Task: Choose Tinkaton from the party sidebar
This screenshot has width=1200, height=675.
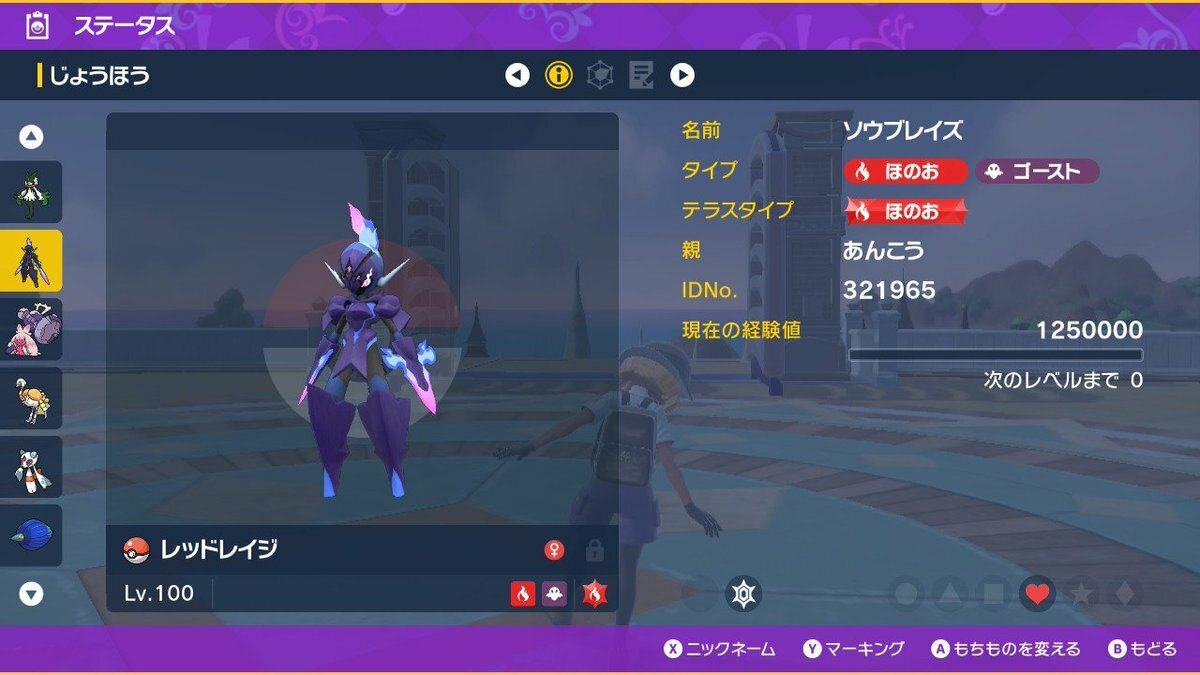Action: coord(31,329)
